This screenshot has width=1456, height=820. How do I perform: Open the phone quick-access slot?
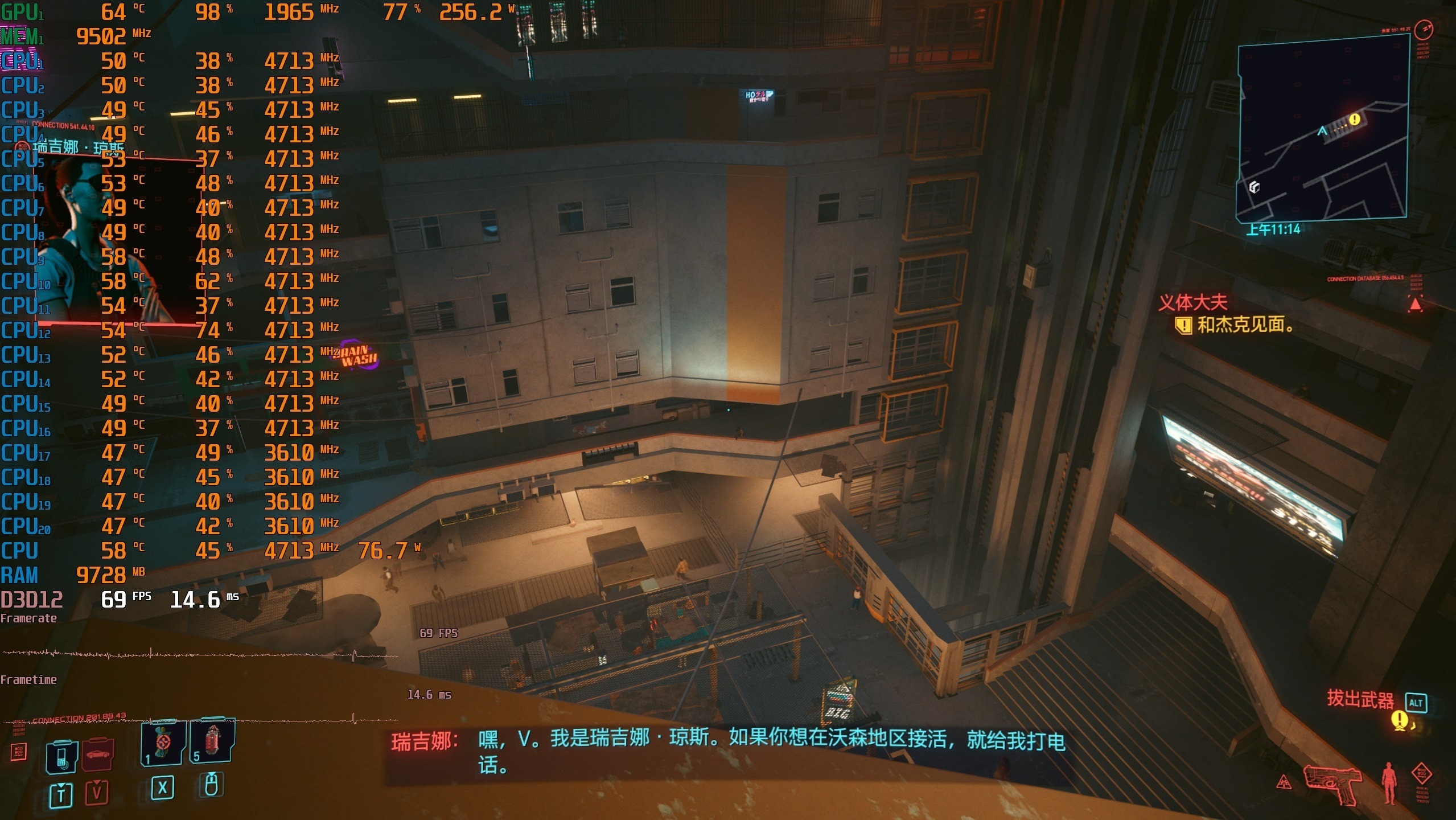coord(61,757)
